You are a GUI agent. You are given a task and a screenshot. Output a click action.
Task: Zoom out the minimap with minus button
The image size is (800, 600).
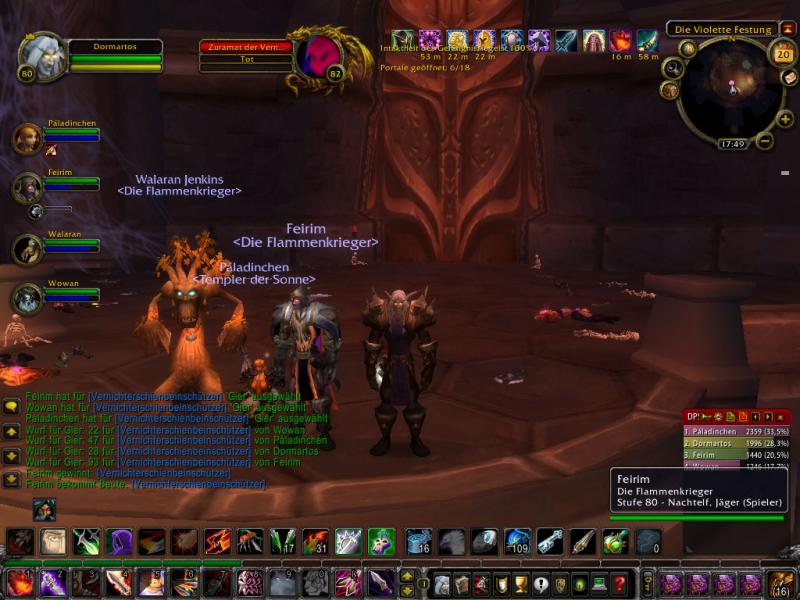click(x=765, y=141)
